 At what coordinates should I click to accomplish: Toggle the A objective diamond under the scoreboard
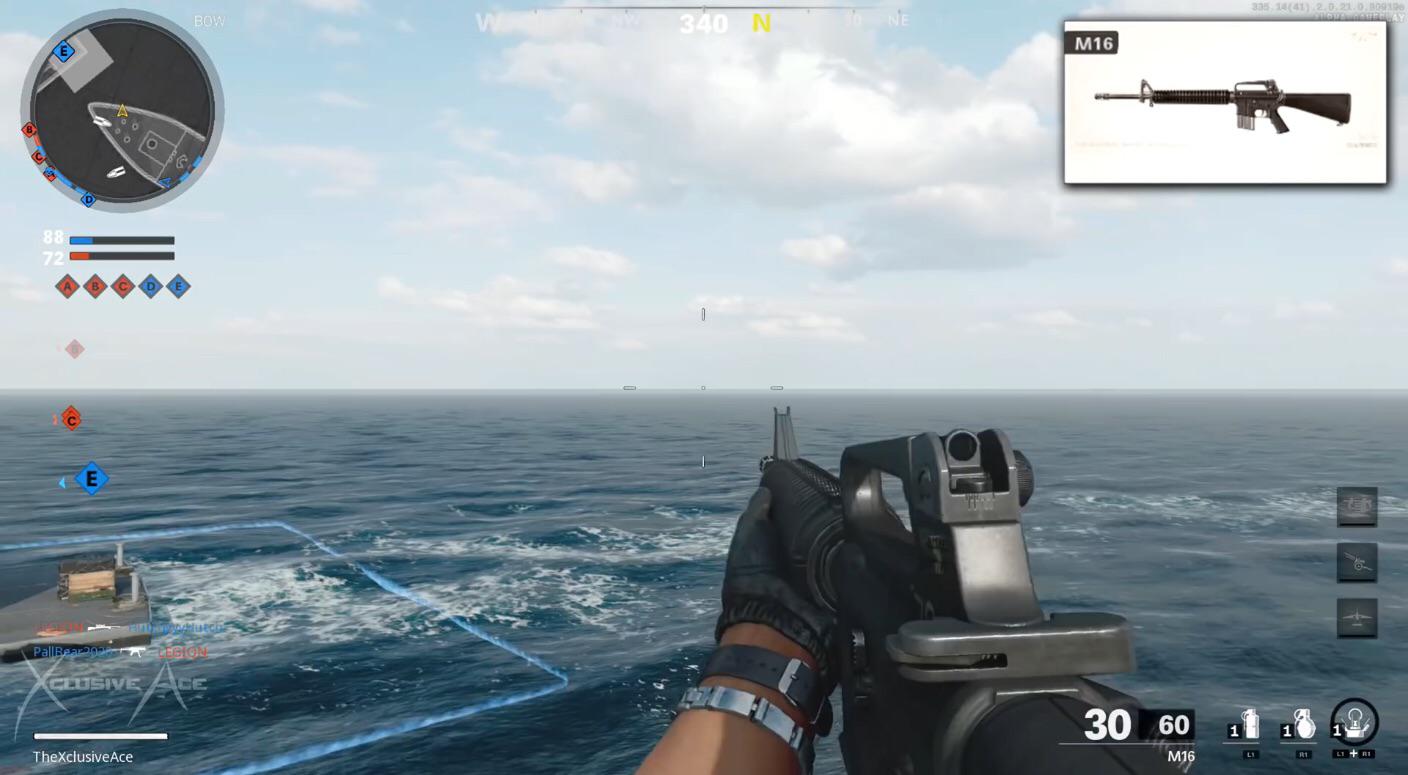[68, 287]
